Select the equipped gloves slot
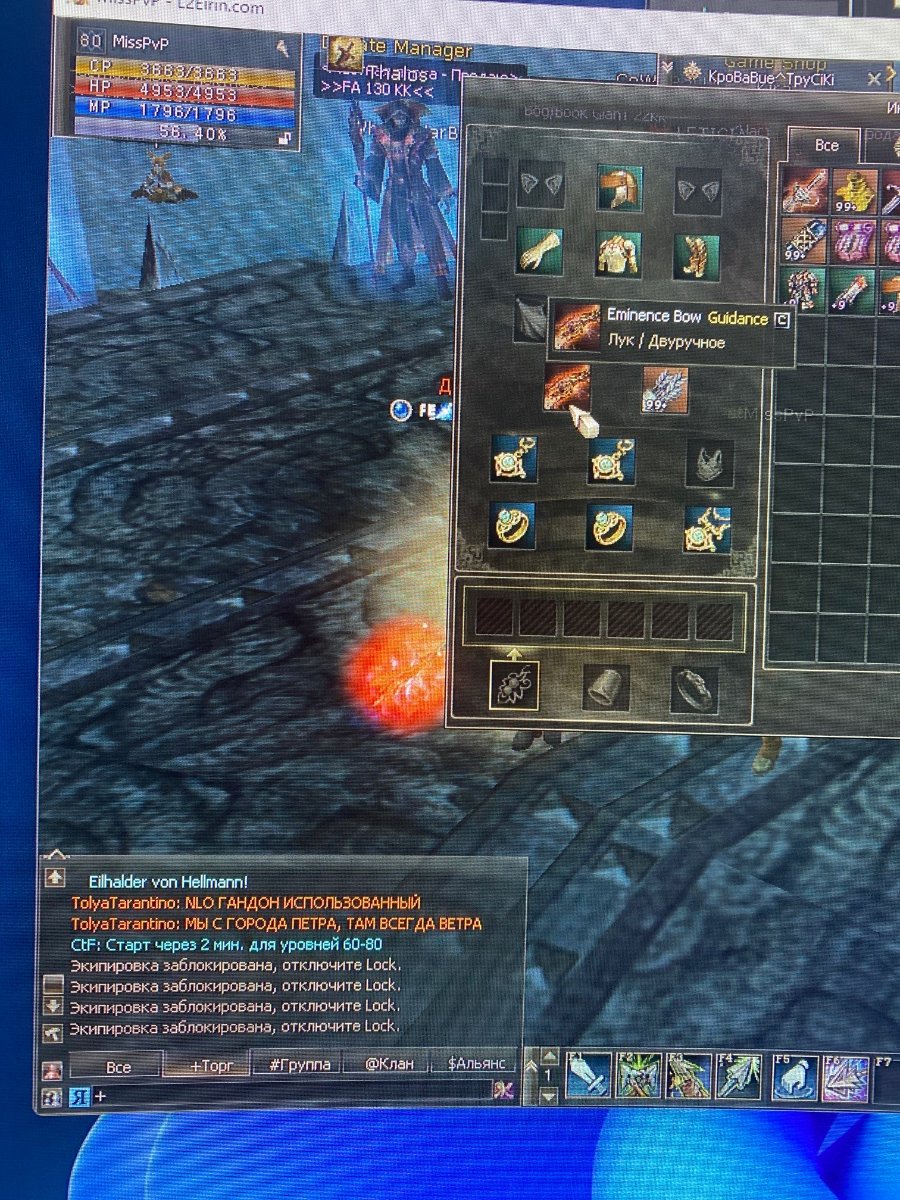 (540, 251)
